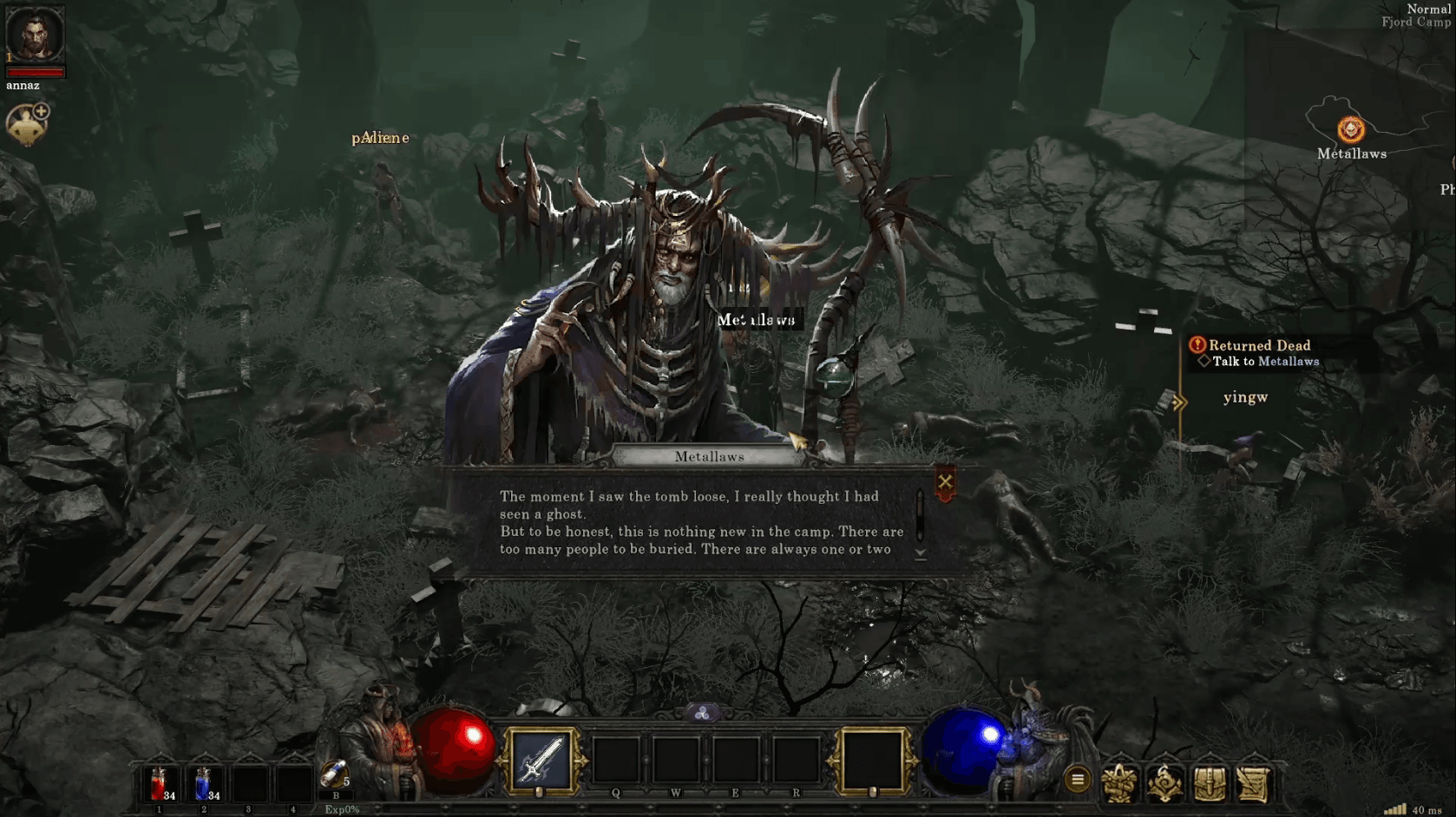Image resolution: width=1456 pixels, height=817 pixels.
Task: Toggle the Returned Dead quest objective diamond
Action: click(1206, 362)
